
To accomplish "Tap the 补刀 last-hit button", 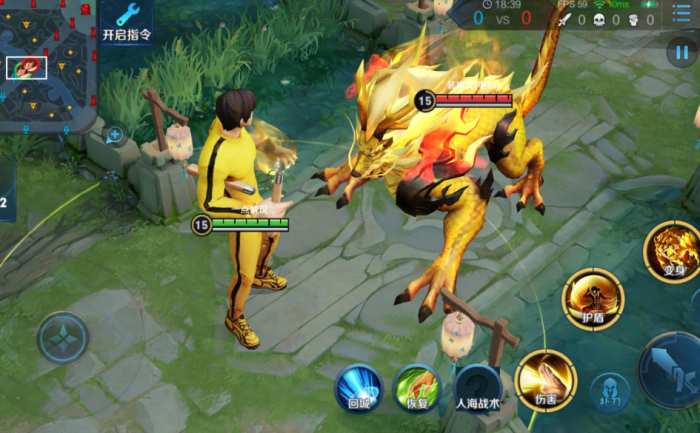I will 609,393.
